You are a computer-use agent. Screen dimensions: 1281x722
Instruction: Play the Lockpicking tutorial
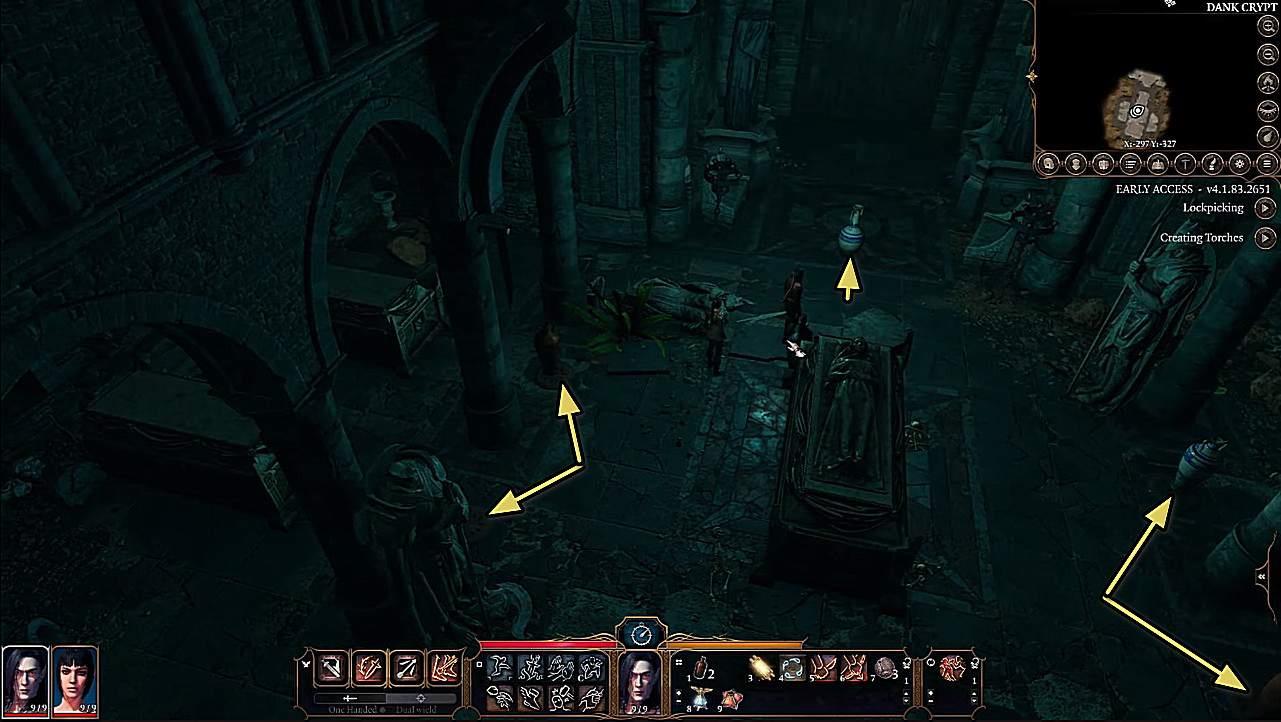point(1265,208)
